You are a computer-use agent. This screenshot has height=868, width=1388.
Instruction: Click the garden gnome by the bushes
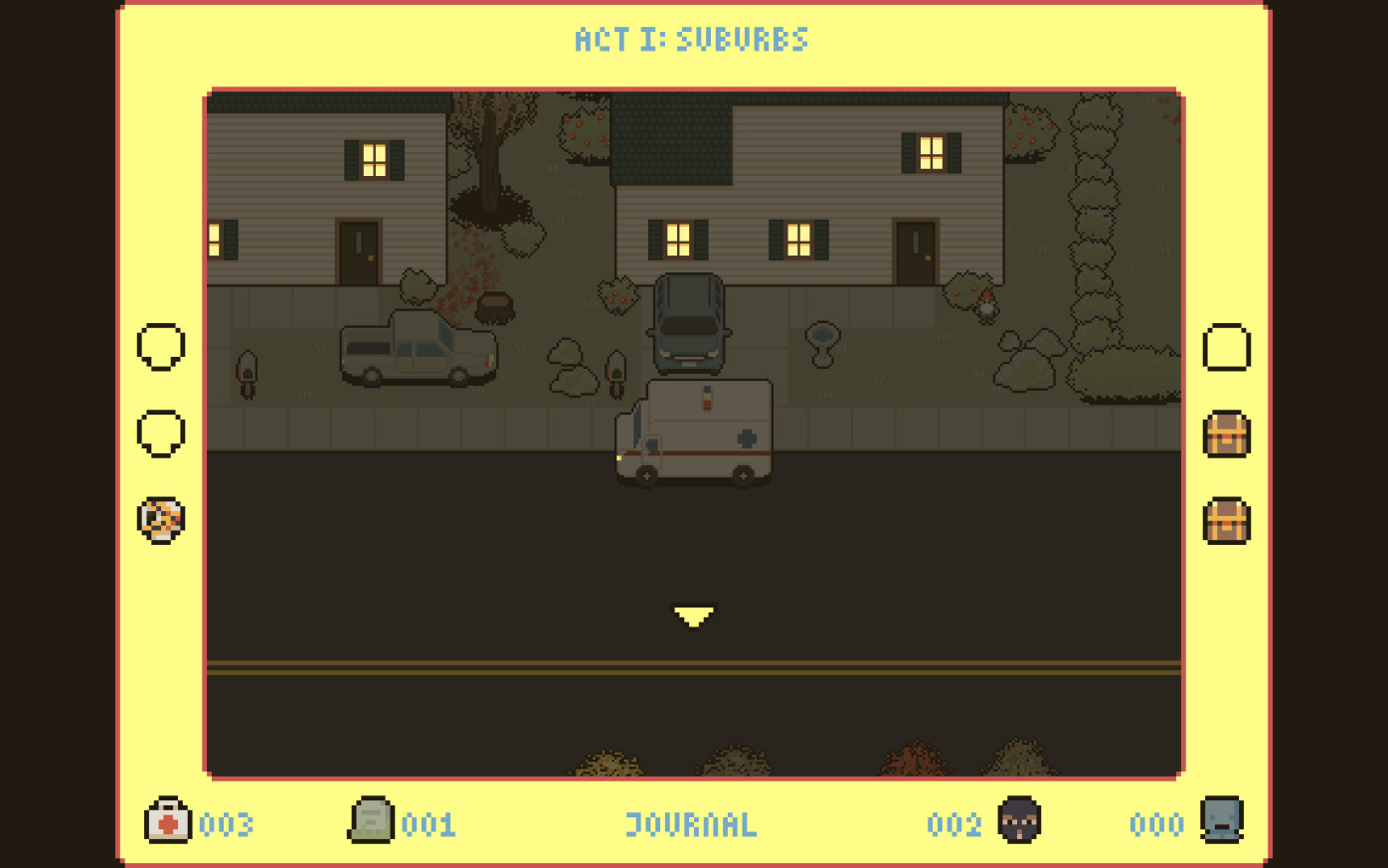click(984, 308)
